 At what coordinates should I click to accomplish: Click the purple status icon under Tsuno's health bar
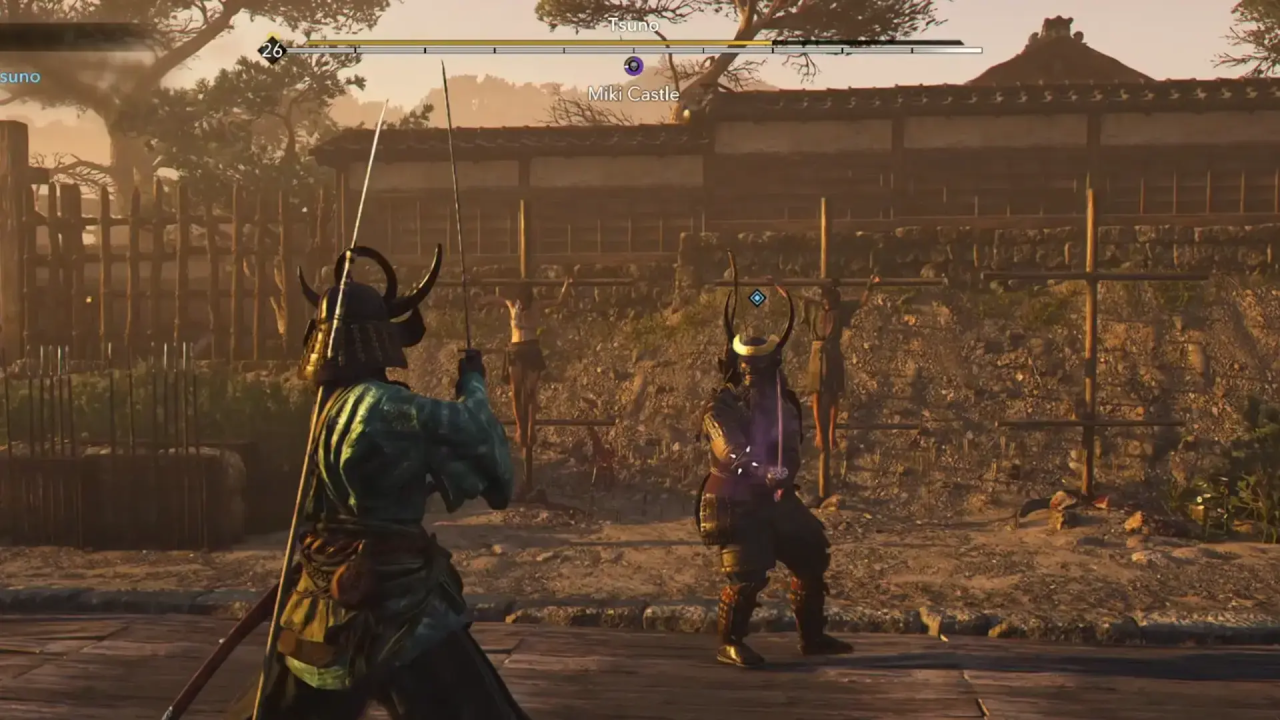pos(633,66)
